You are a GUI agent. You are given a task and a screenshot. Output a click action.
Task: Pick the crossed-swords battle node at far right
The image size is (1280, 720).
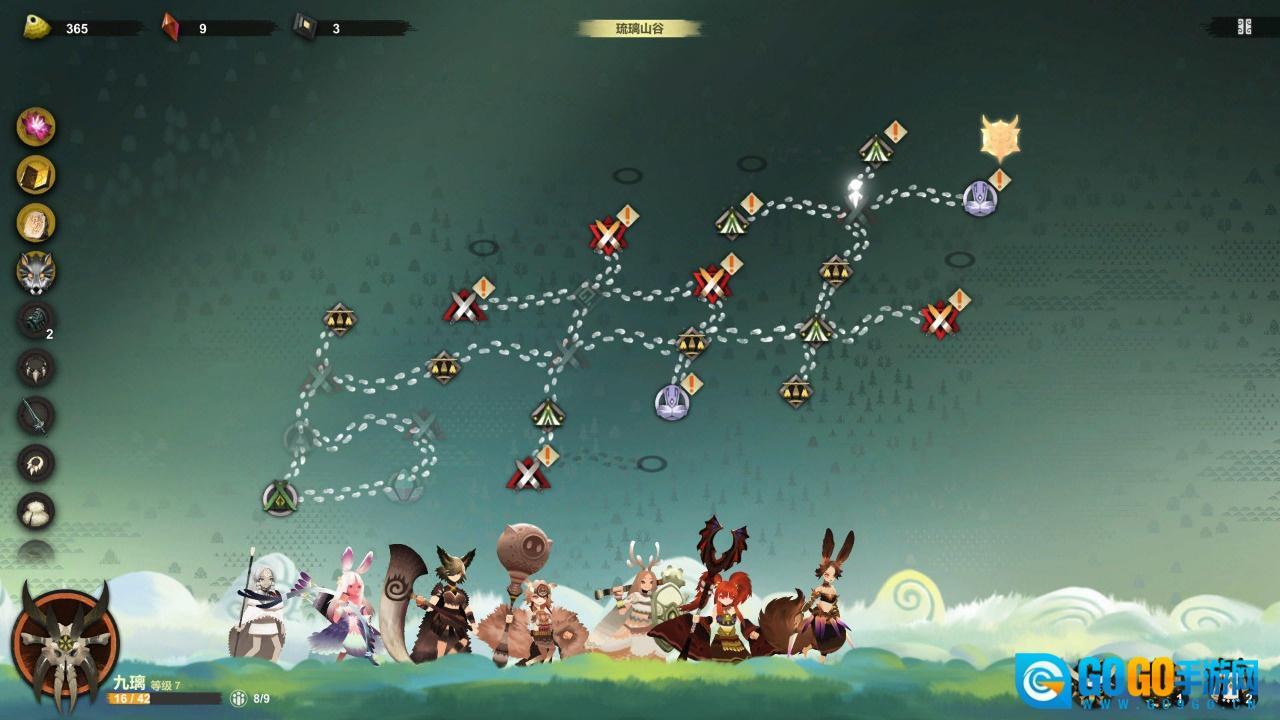click(x=939, y=319)
